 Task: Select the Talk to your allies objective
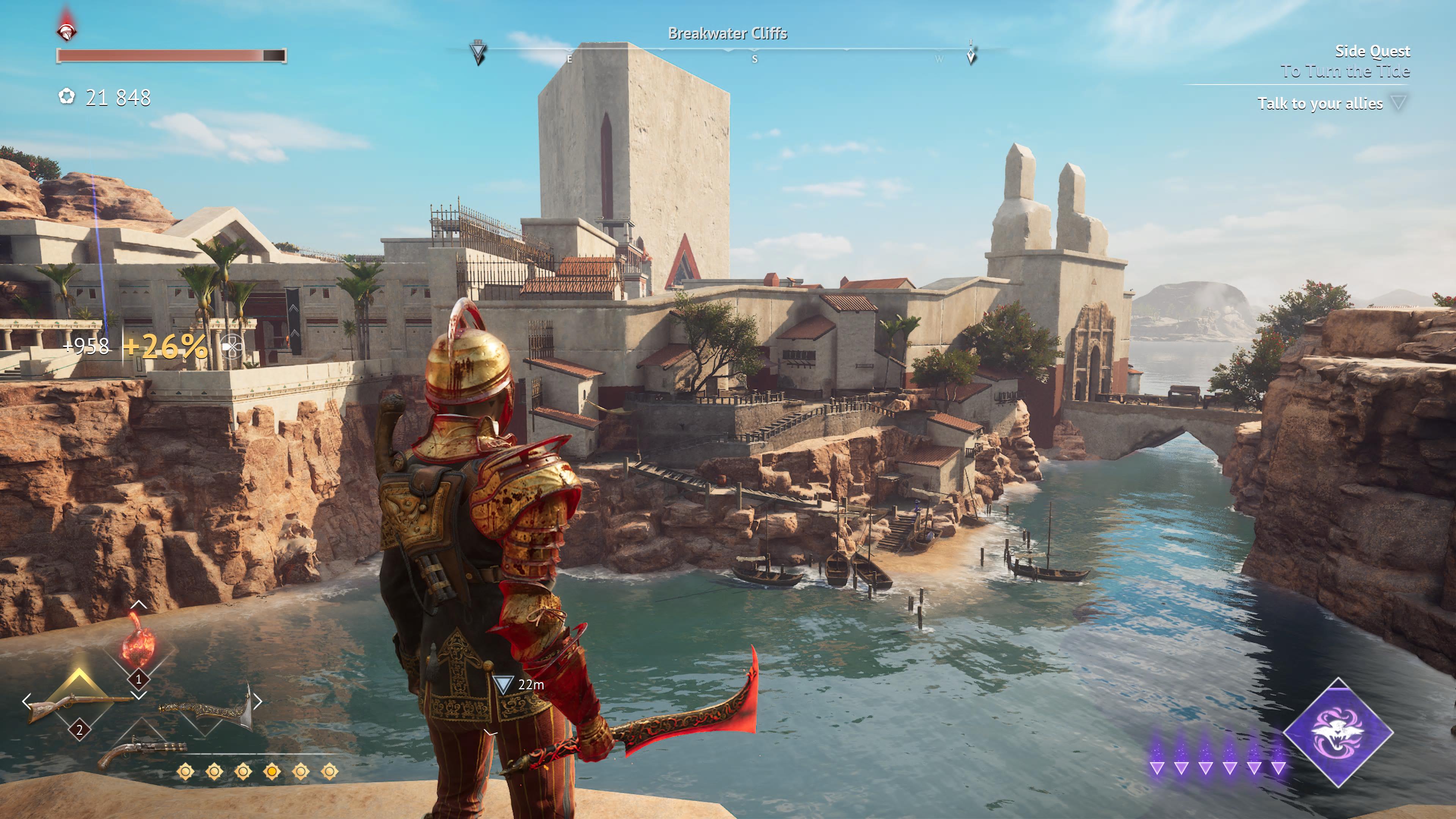pos(1320,104)
